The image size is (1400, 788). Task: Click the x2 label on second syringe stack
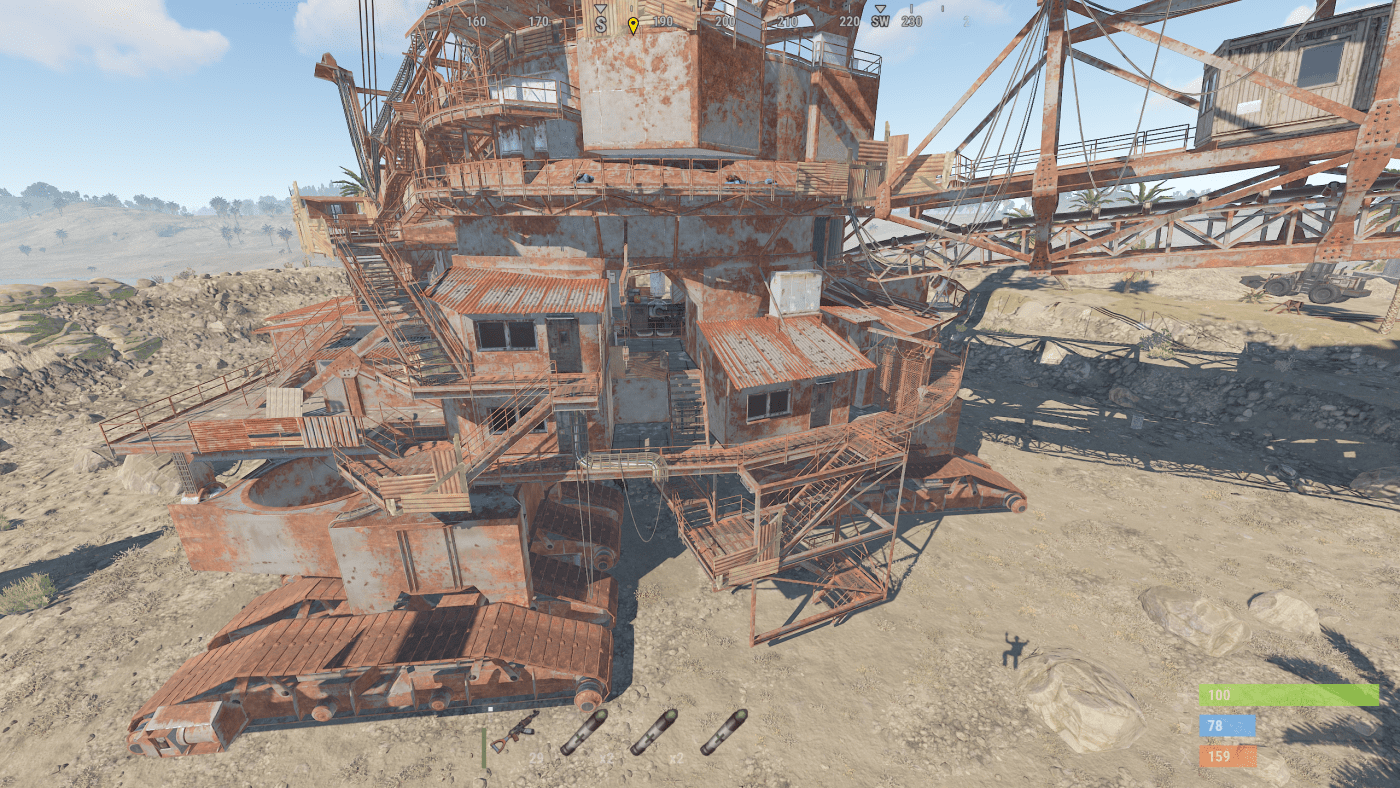tap(676, 758)
